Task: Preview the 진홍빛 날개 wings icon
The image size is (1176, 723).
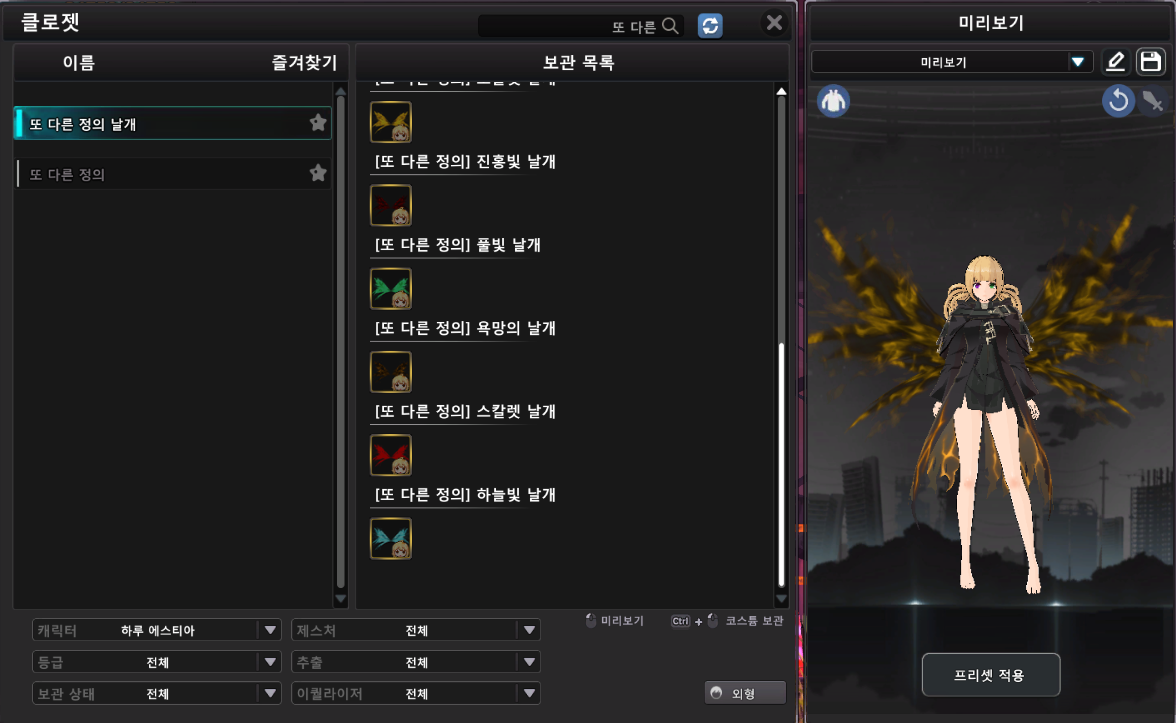Action: click(x=391, y=206)
